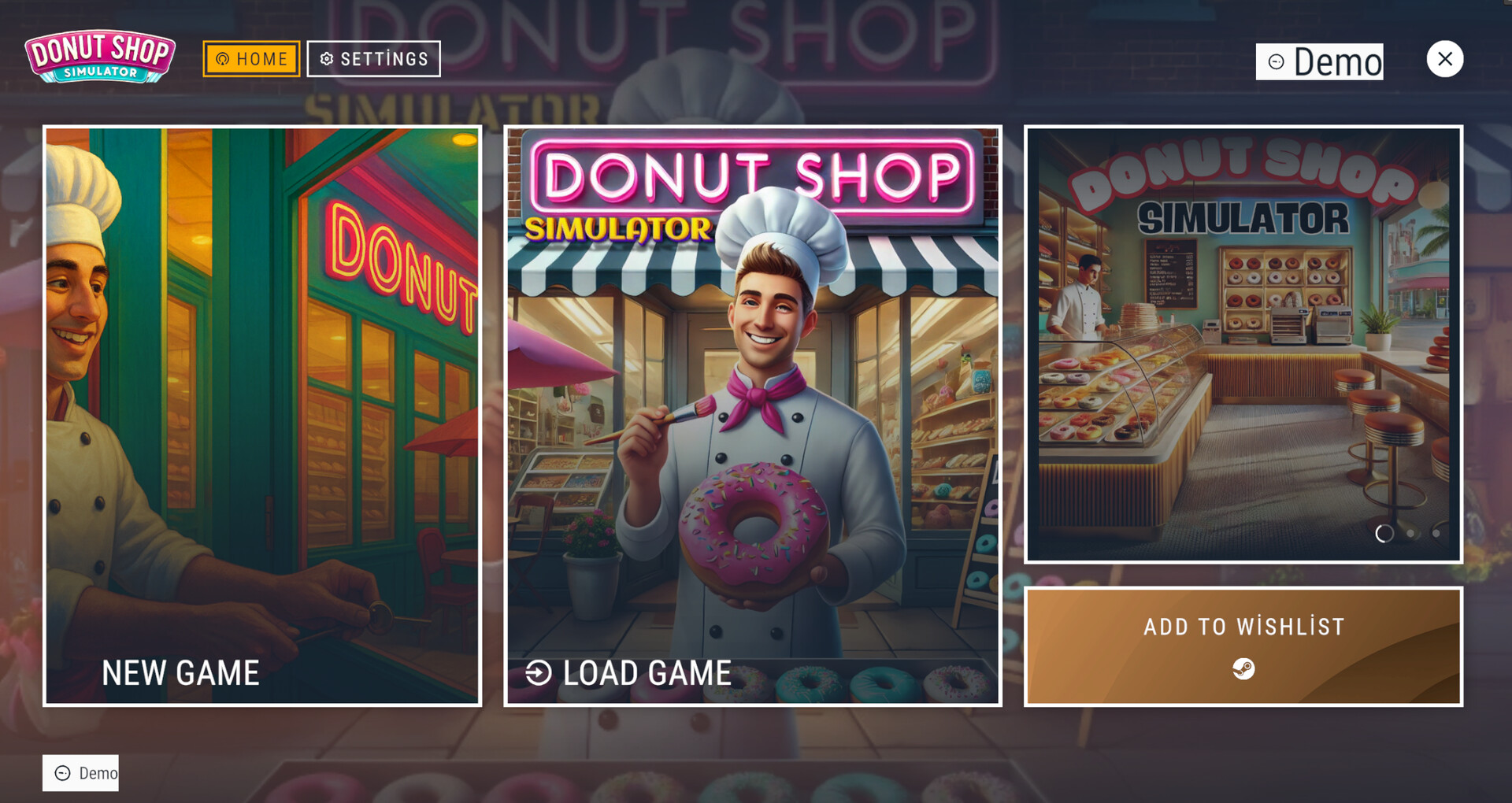Image resolution: width=1512 pixels, height=803 pixels.
Task: Click the gear icon next to SETTINGS
Action: [326, 58]
